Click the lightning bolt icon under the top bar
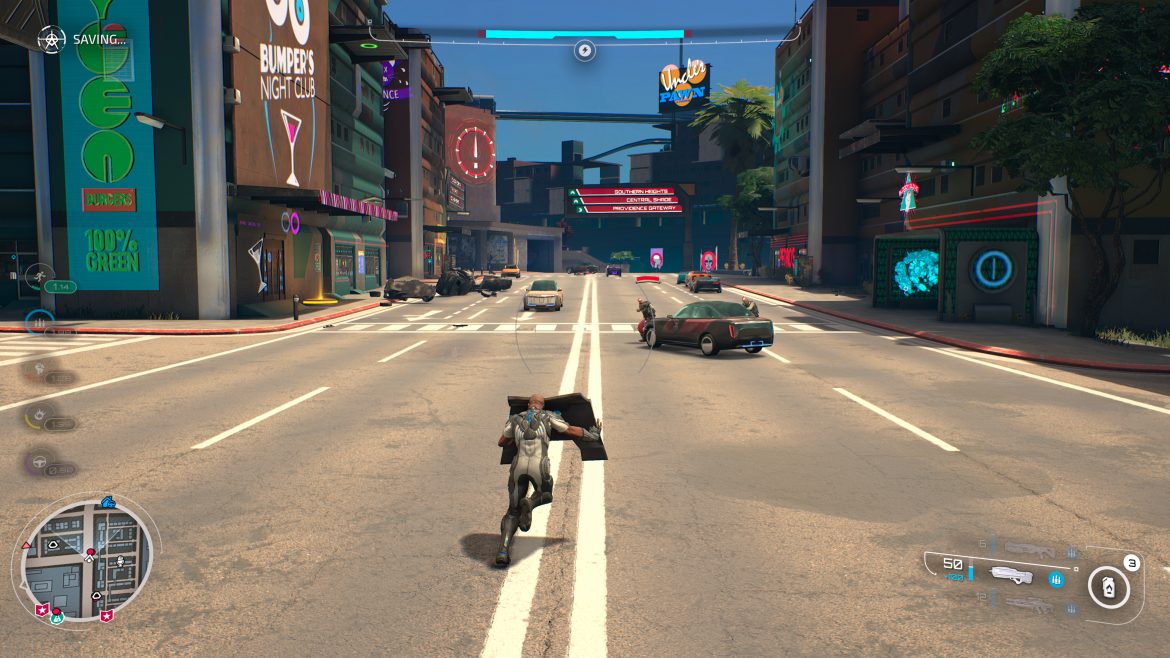1170x658 pixels. pyautogui.click(x=584, y=50)
